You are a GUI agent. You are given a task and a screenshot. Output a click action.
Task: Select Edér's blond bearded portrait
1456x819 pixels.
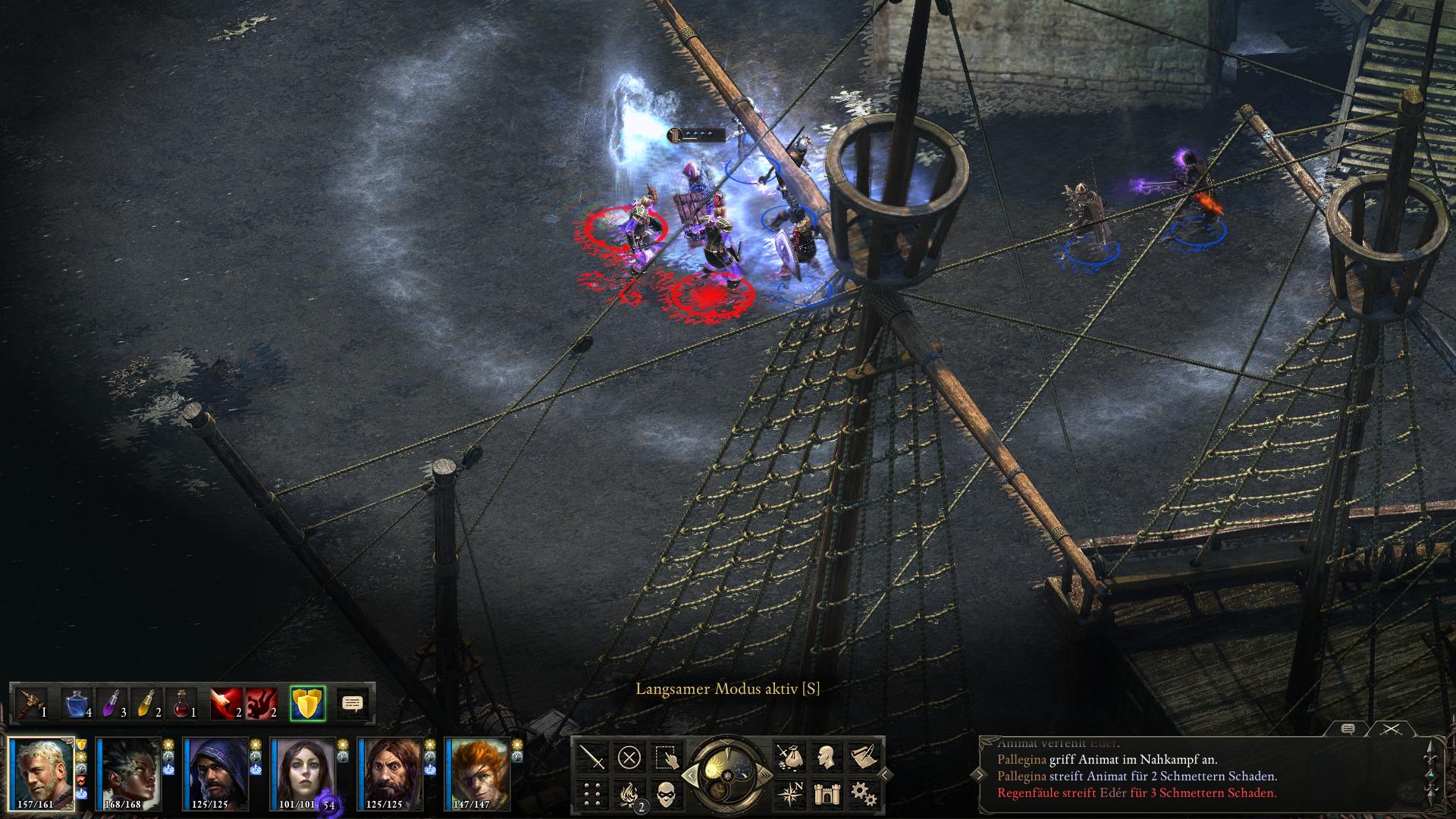(42, 773)
